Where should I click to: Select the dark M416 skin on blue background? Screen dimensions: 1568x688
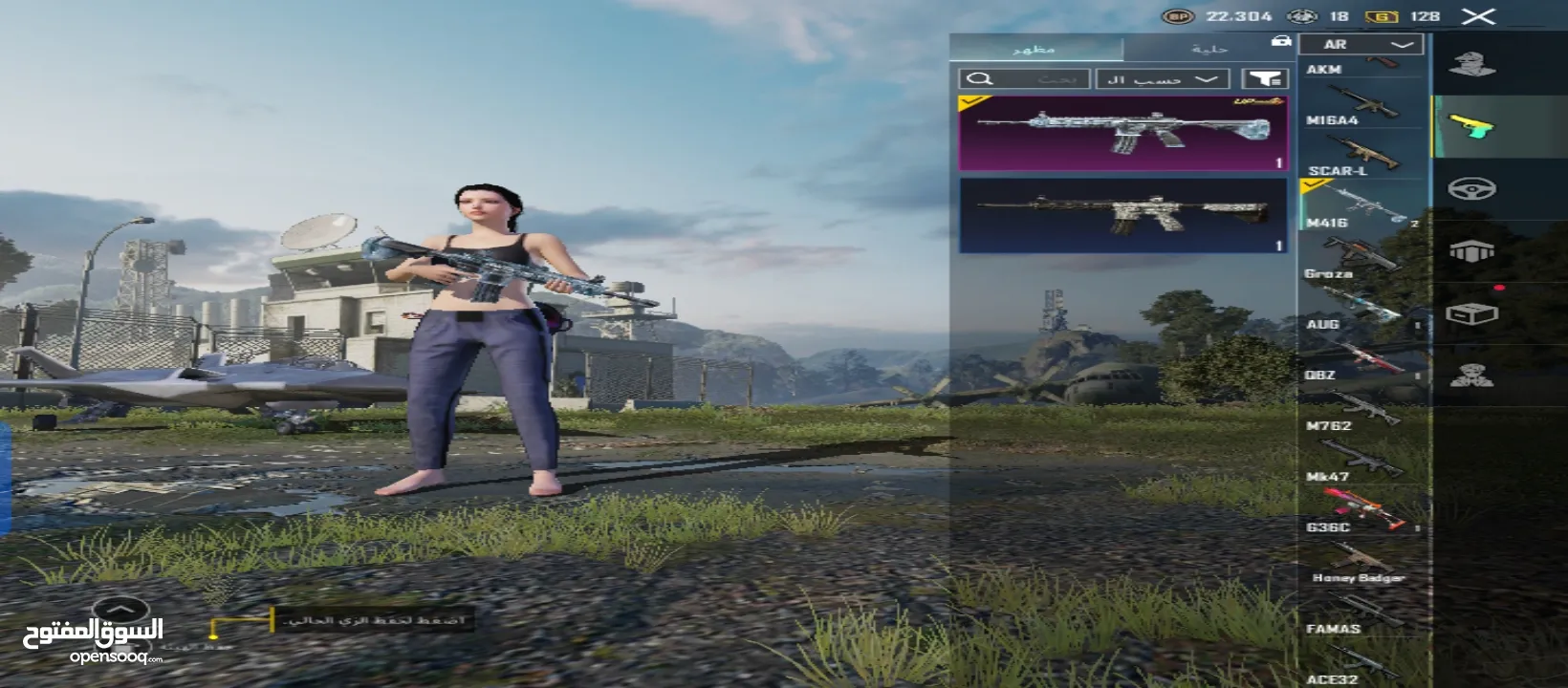pos(1122,215)
